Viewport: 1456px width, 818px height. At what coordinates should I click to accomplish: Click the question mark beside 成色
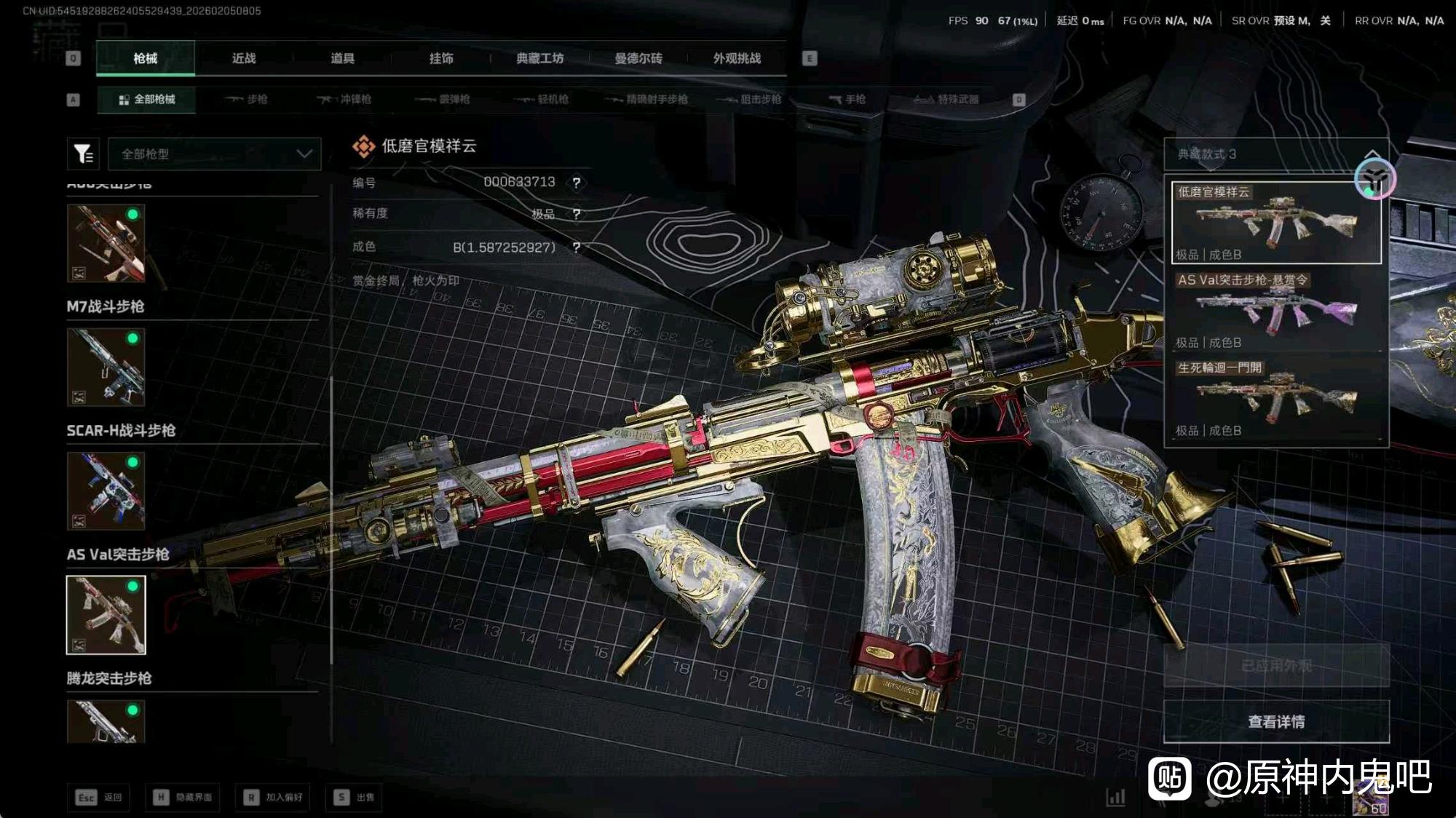coord(577,247)
